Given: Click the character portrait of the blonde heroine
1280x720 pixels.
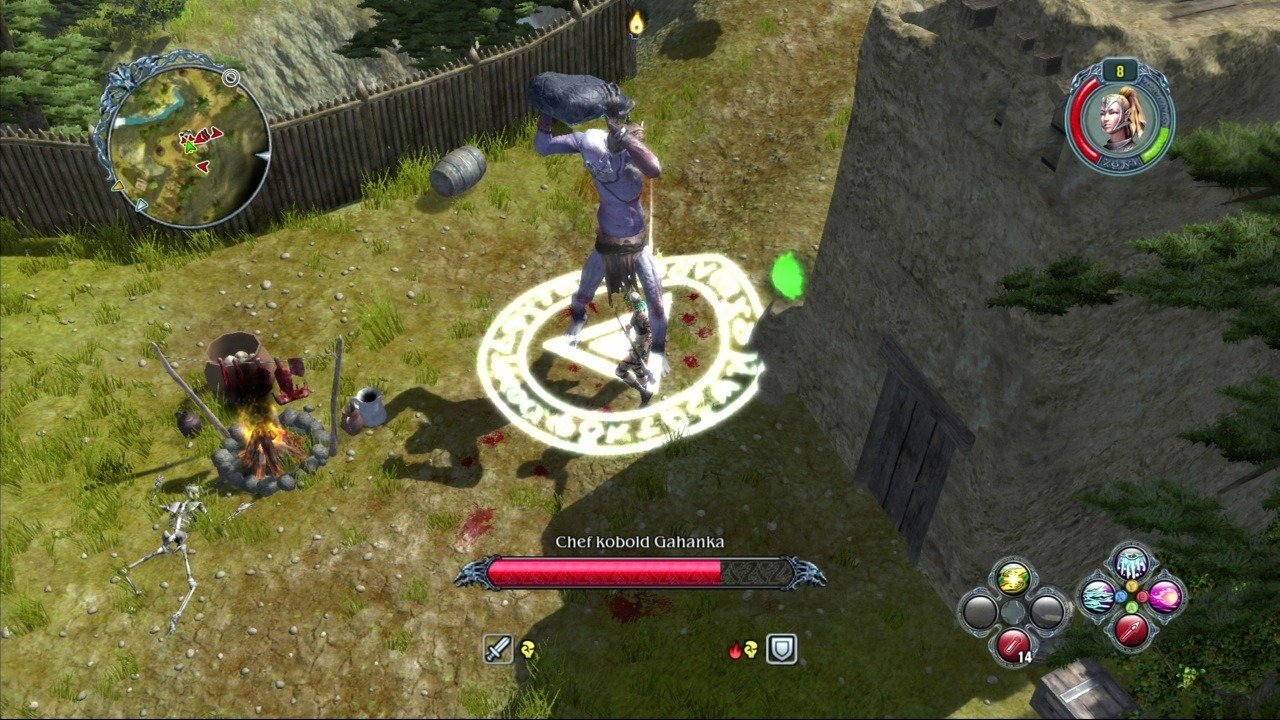Looking at the screenshot, I should pos(1118,120).
